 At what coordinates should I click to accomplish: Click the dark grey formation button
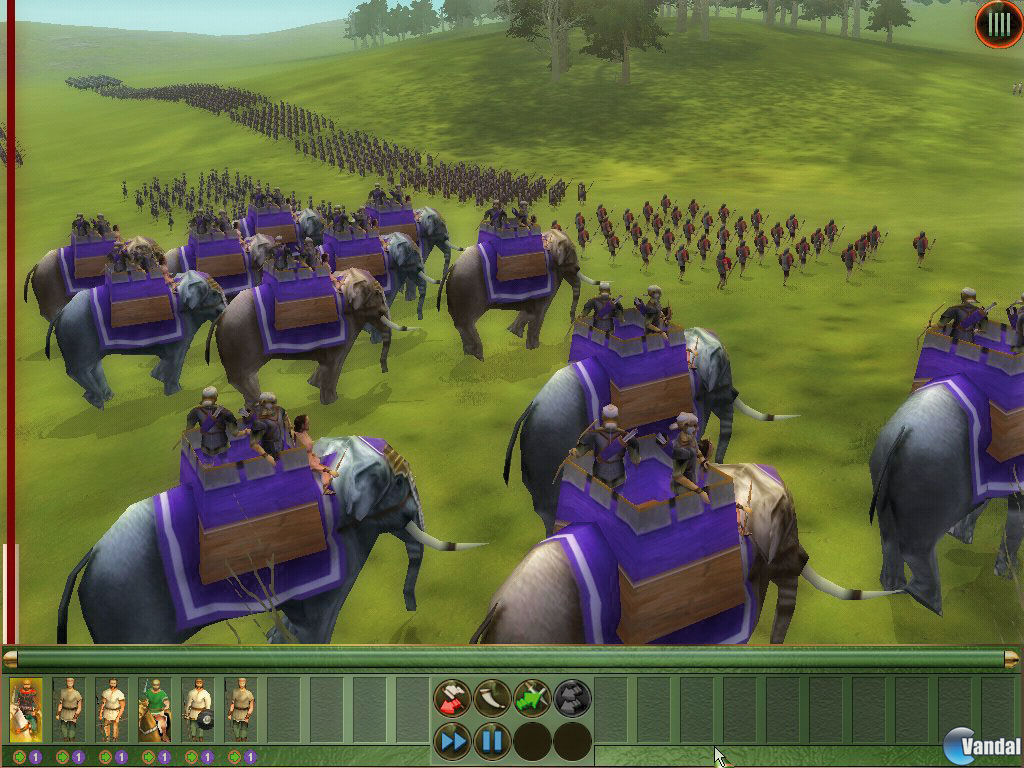tap(572, 698)
